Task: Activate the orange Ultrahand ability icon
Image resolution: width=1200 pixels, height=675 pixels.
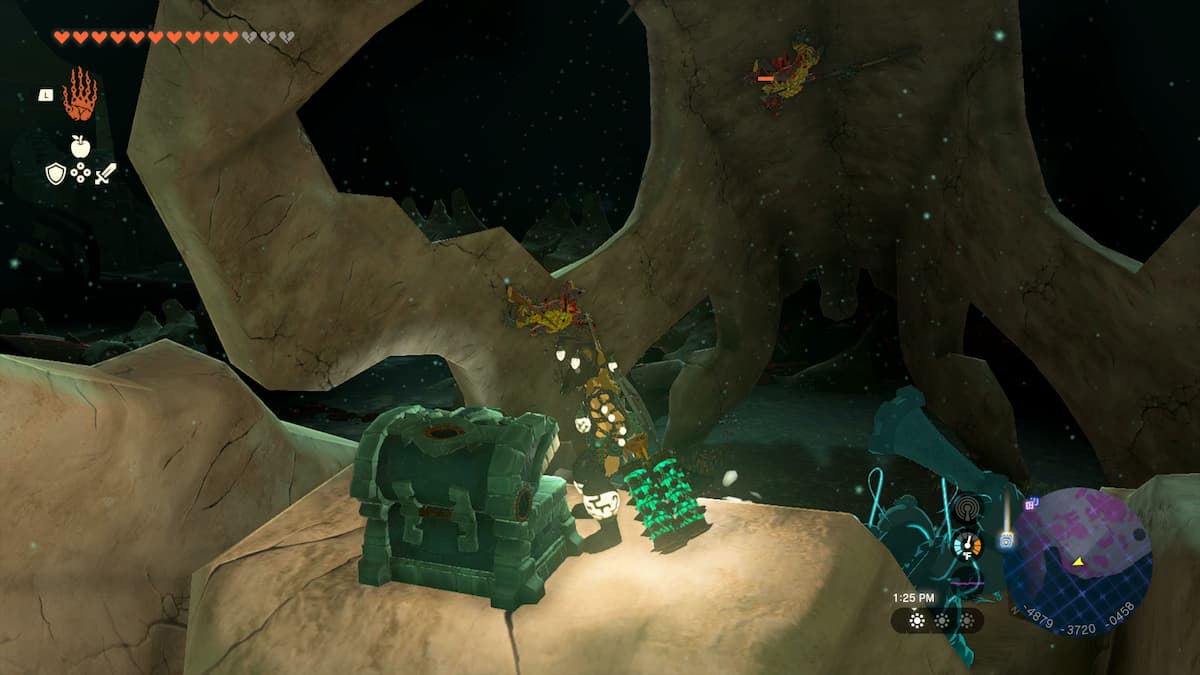Action: point(80,95)
